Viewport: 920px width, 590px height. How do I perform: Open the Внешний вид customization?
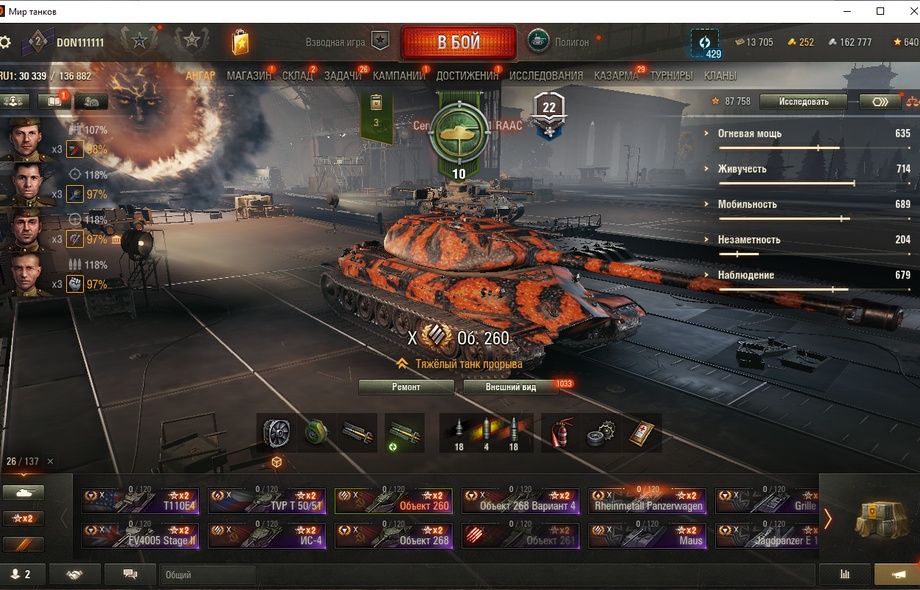pyautogui.click(x=510, y=386)
